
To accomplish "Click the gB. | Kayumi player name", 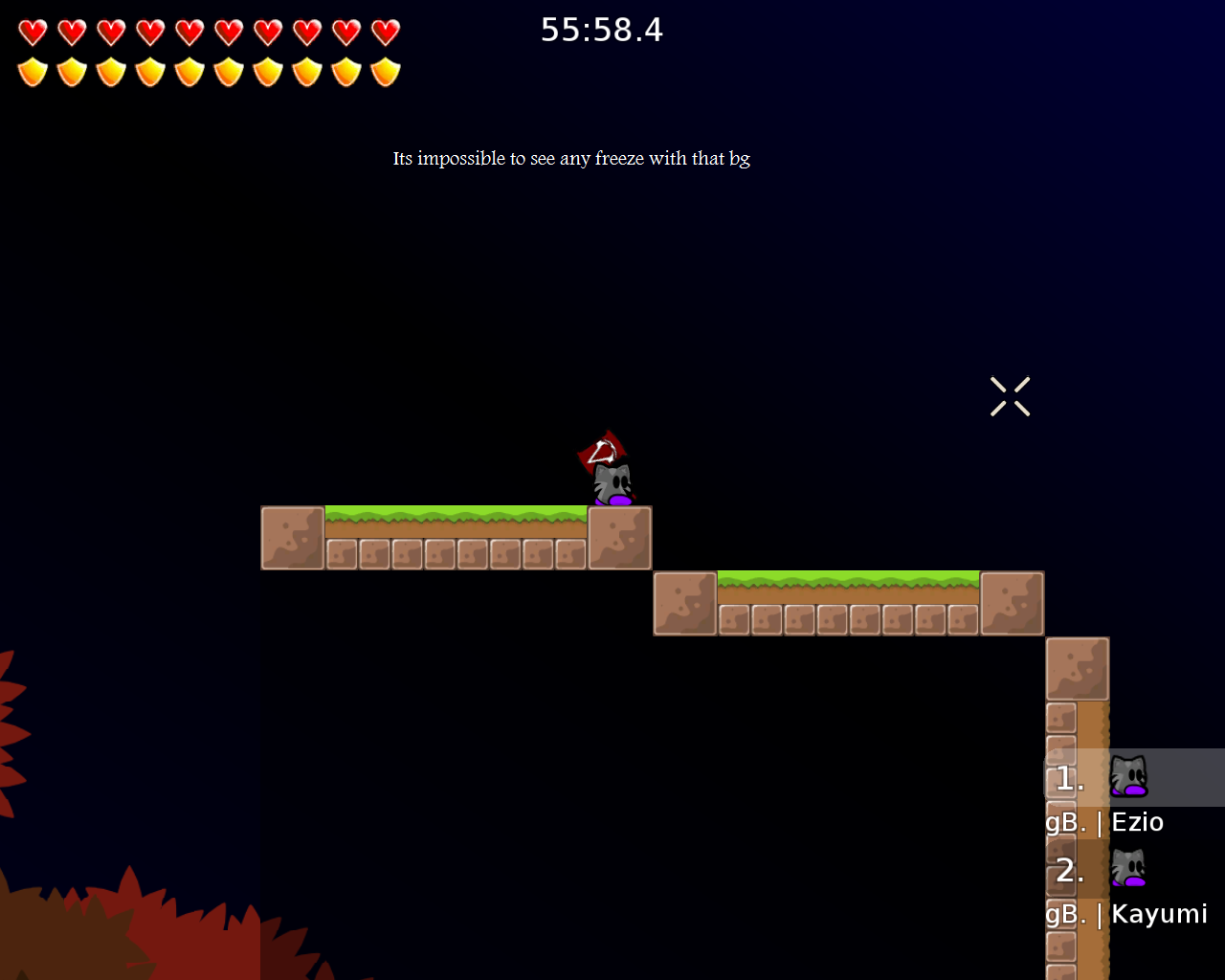I will (x=1125, y=914).
